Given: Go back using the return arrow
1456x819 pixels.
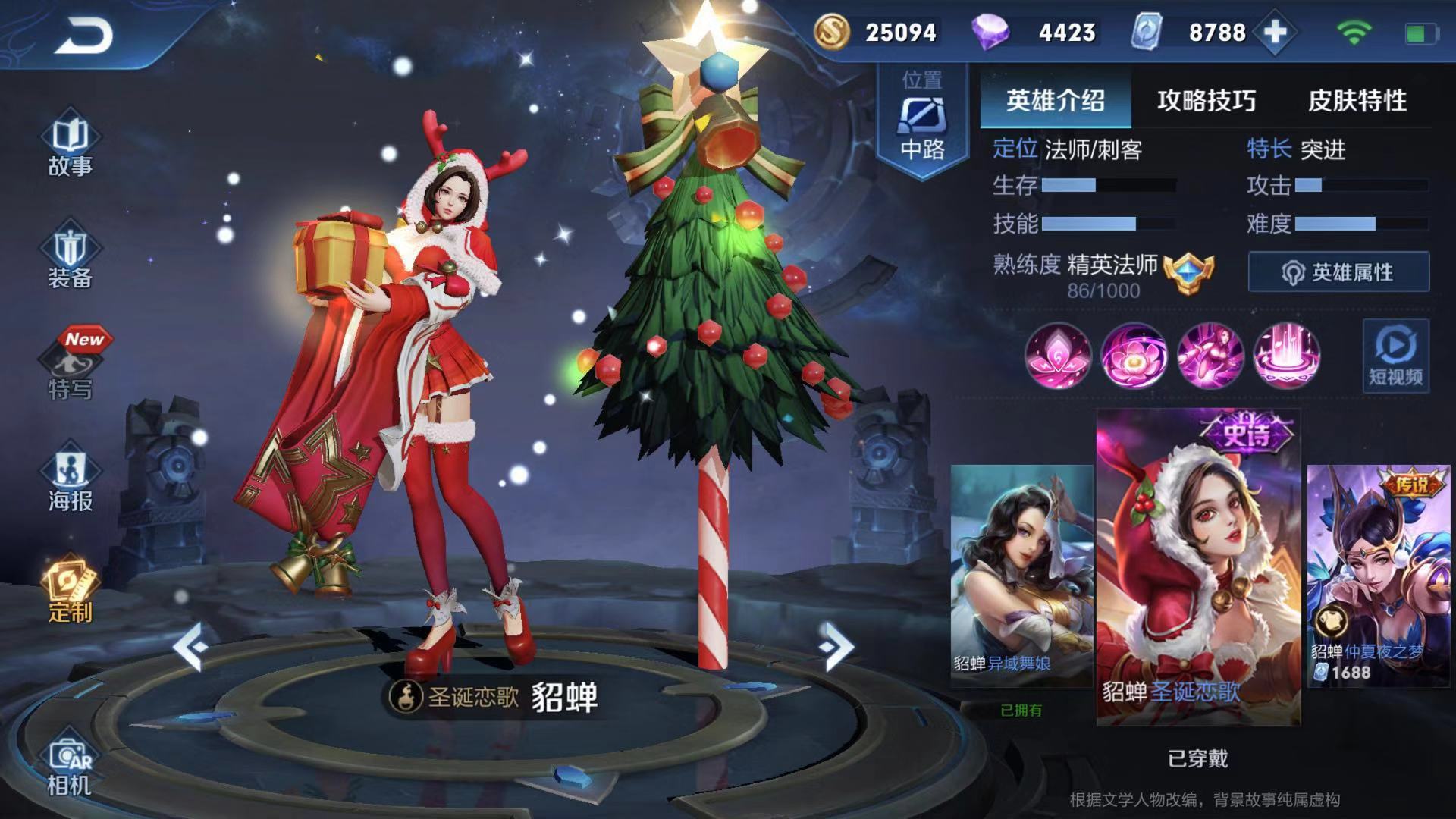Looking at the screenshot, I should coord(83,34).
